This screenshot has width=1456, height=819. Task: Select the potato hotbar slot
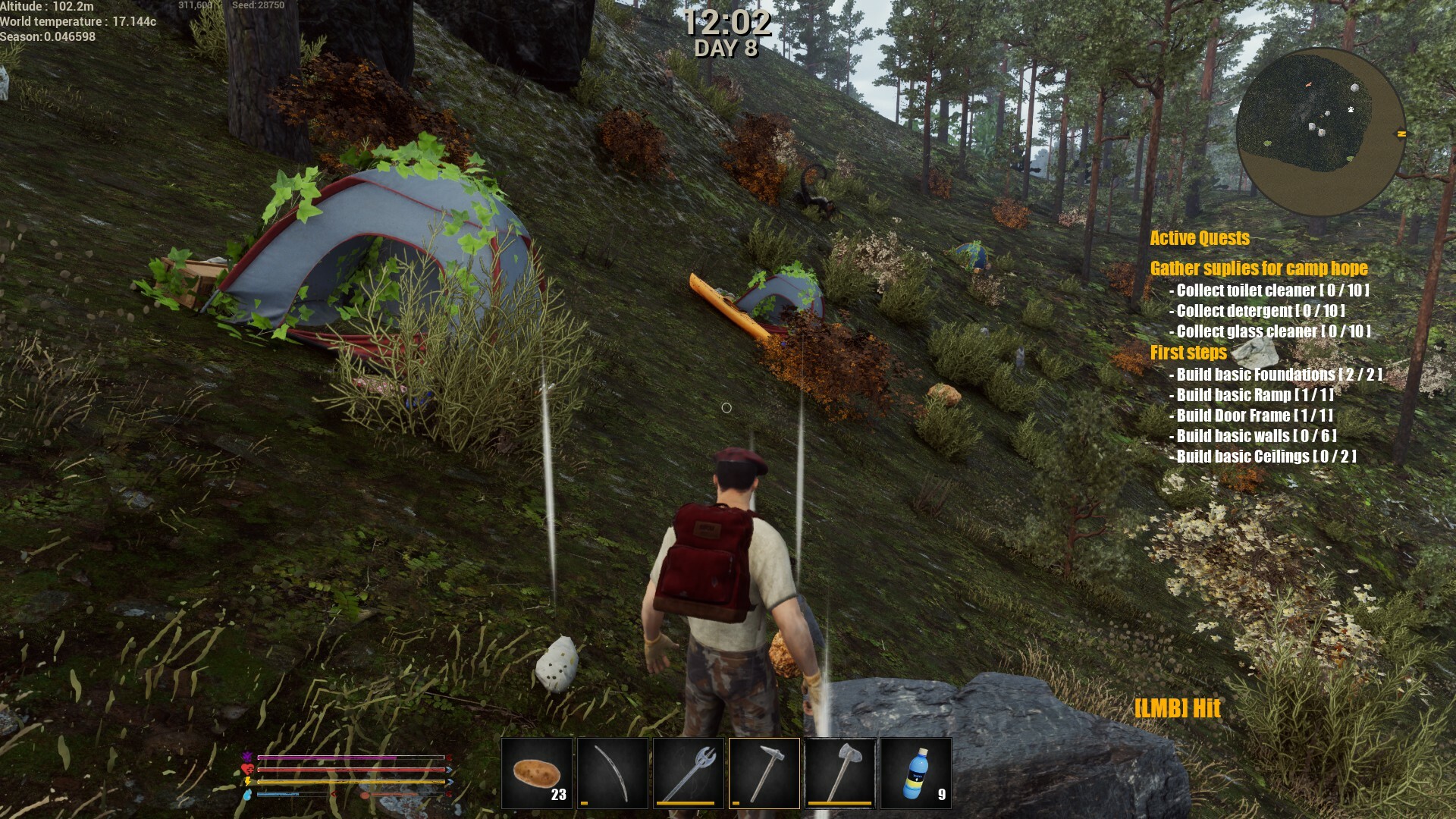537,773
